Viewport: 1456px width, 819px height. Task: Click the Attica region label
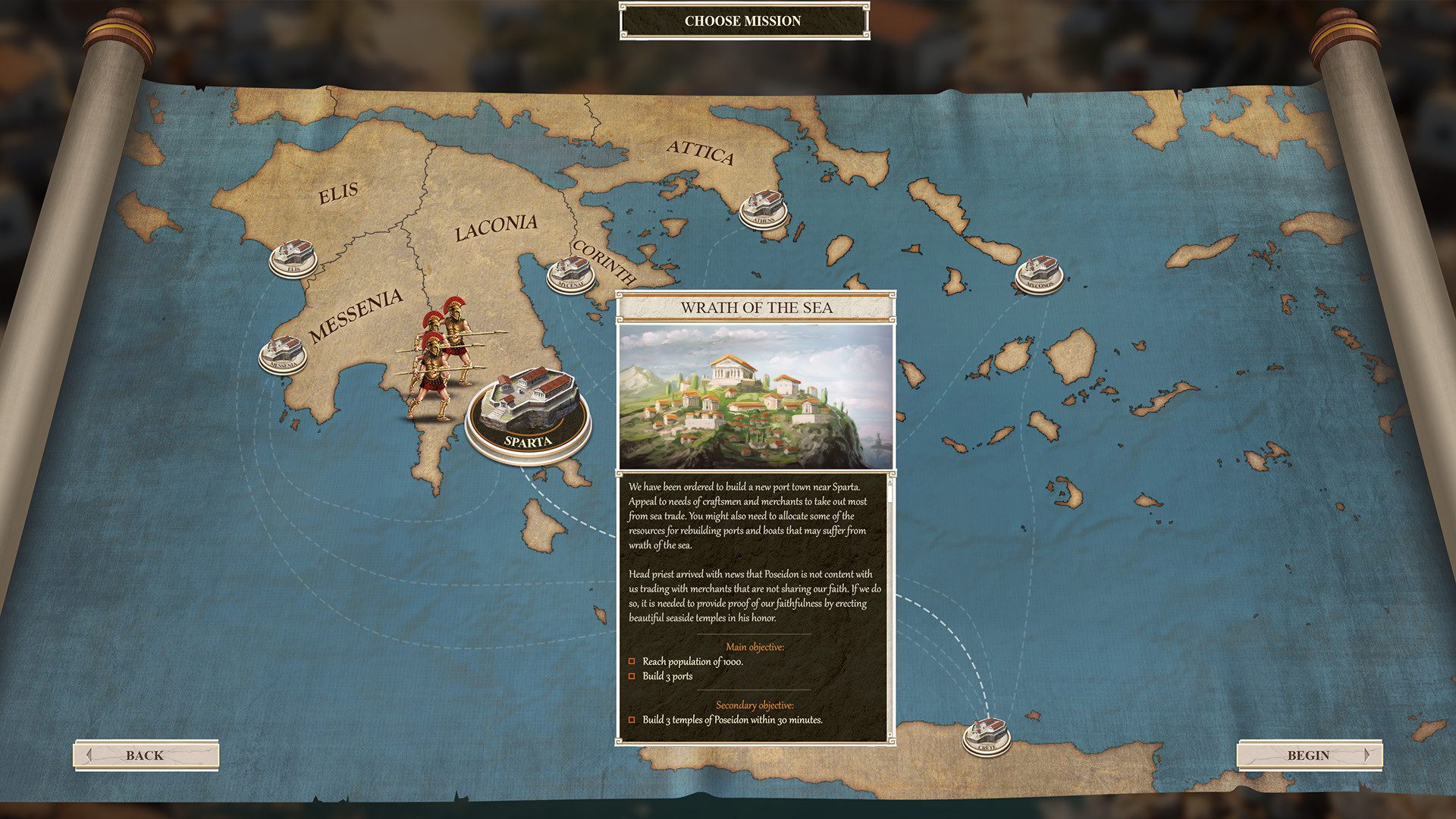[700, 152]
